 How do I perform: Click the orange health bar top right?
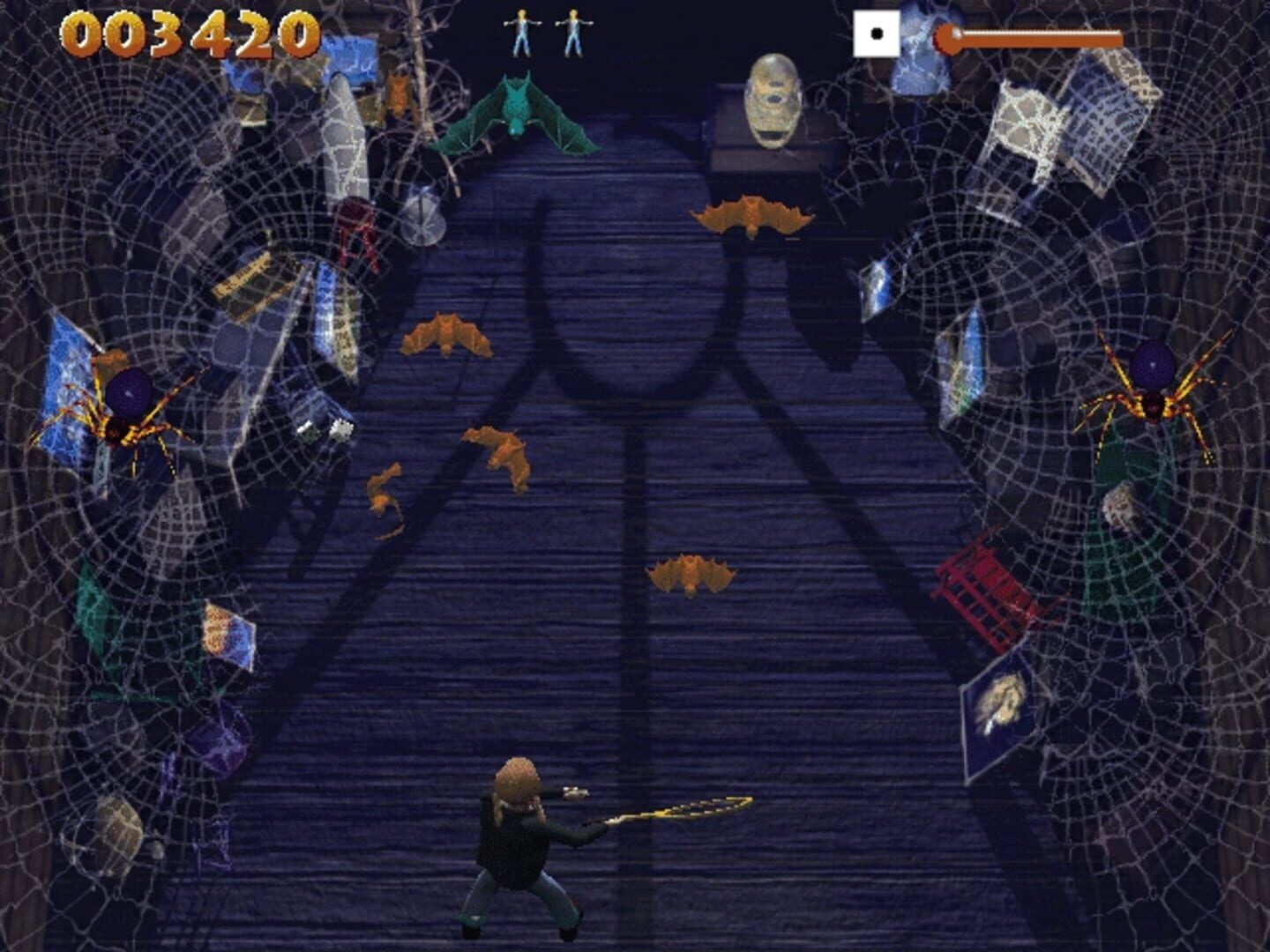coord(1032,37)
